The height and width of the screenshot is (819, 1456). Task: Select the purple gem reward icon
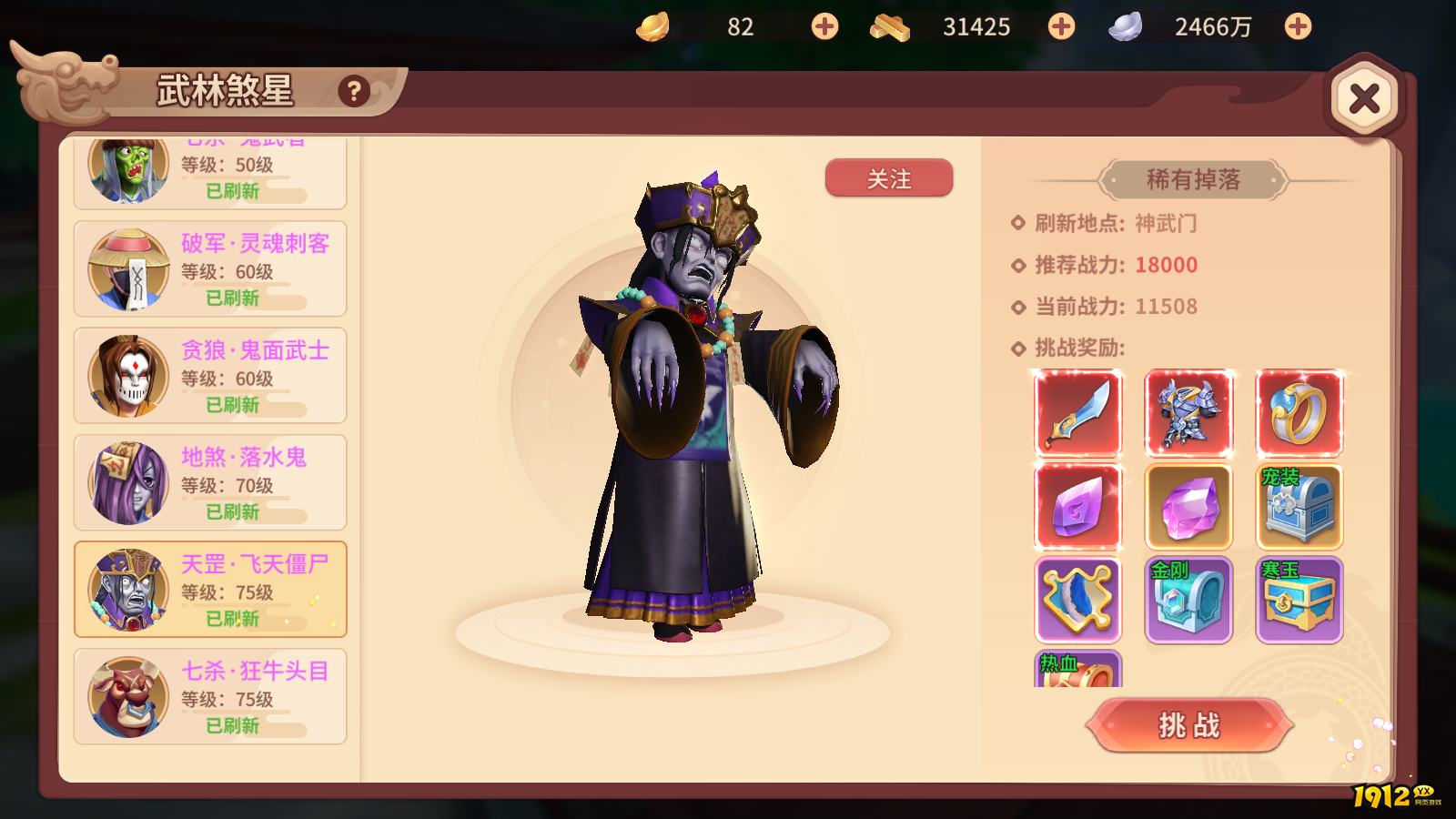1078,505
